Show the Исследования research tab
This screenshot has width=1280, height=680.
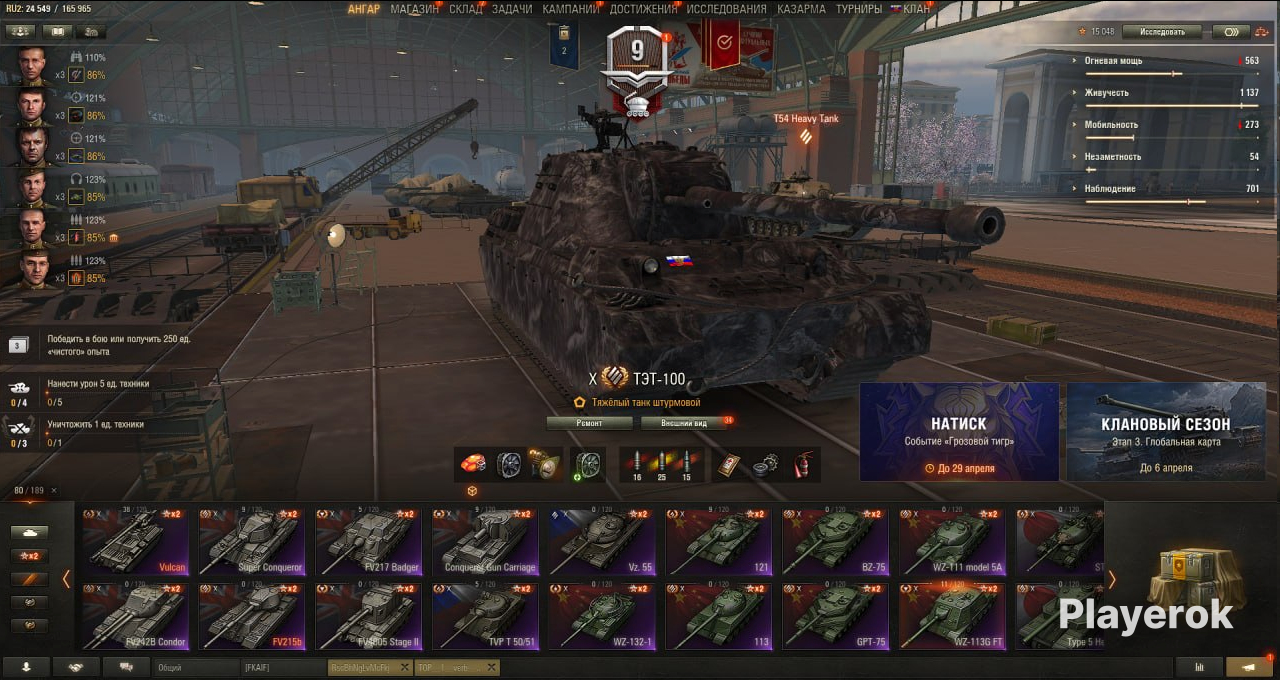click(x=727, y=9)
